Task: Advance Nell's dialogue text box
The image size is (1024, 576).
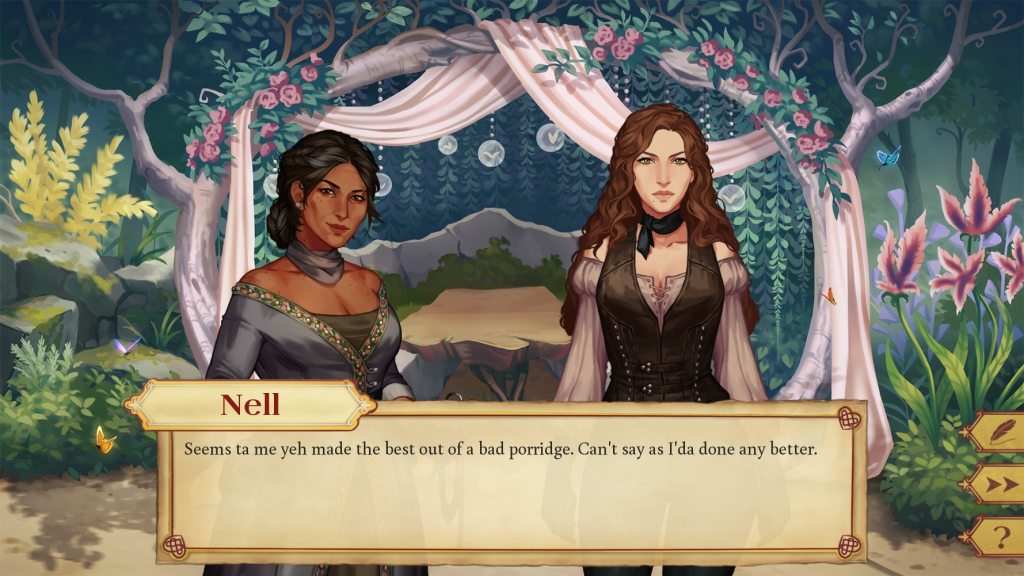Action: click(x=510, y=490)
